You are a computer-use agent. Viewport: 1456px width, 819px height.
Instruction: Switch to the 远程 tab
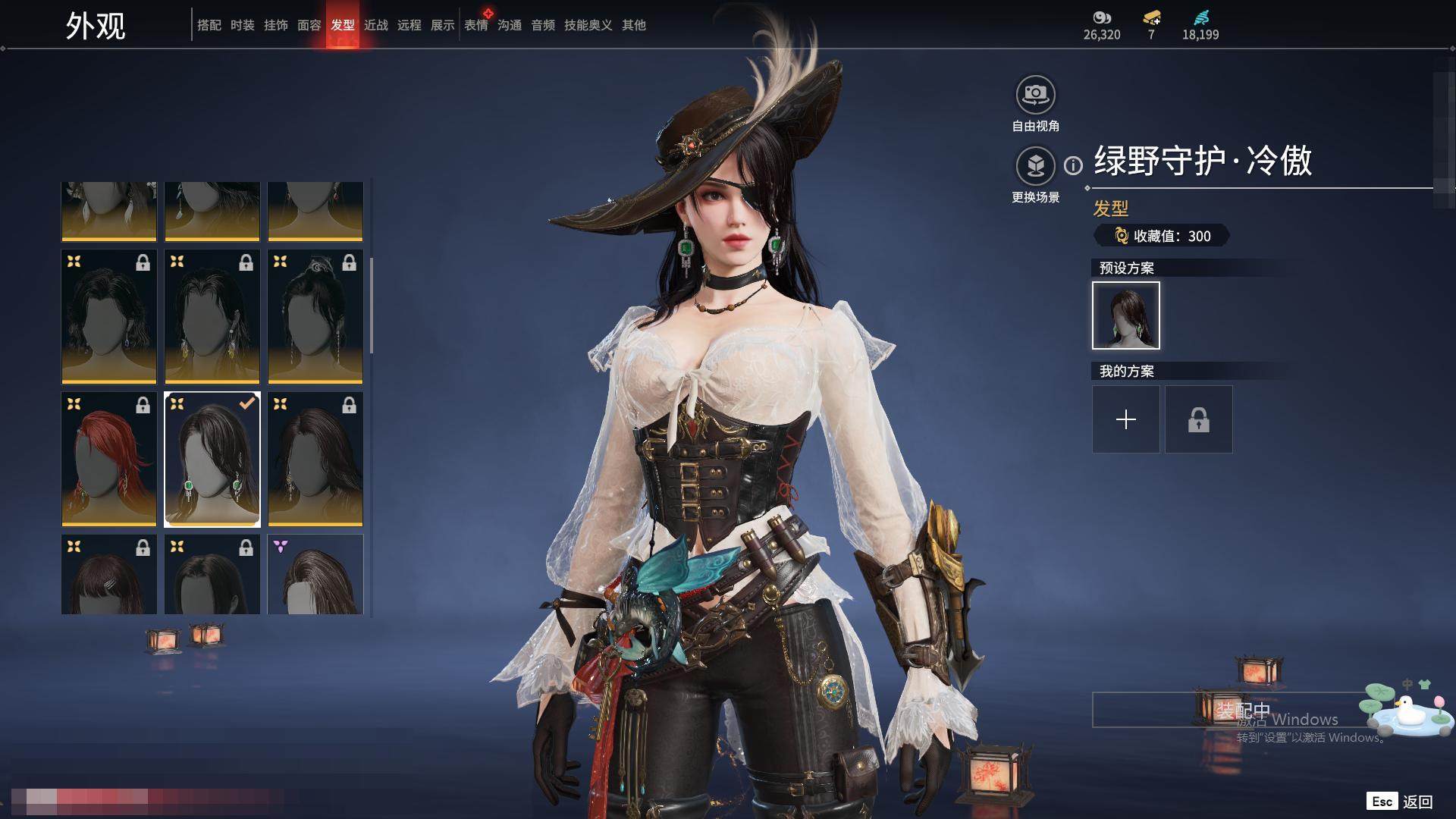pos(409,25)
